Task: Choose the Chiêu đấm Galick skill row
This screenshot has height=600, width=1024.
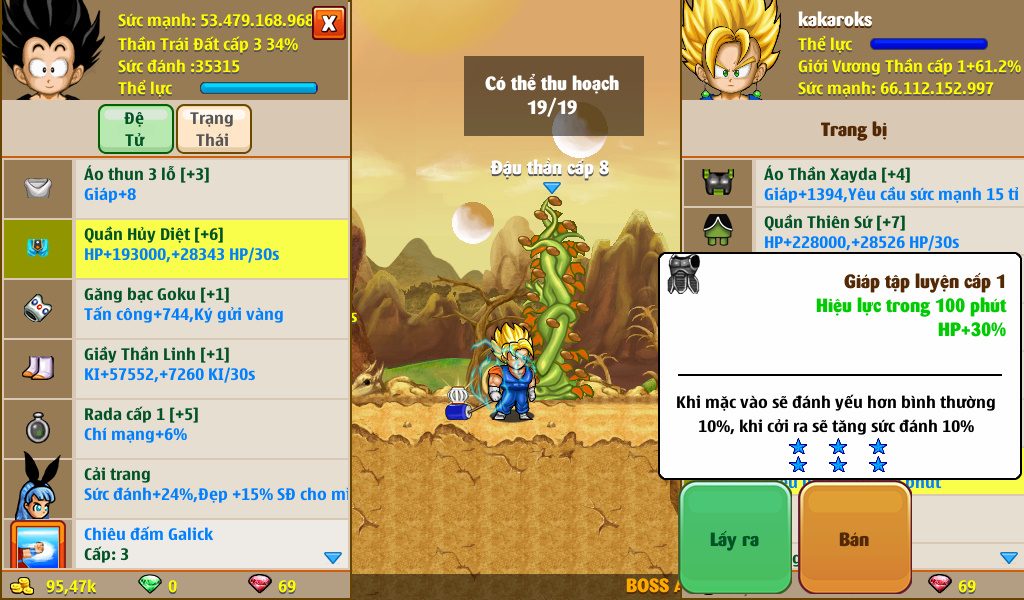Action: (x=176, y=544)
